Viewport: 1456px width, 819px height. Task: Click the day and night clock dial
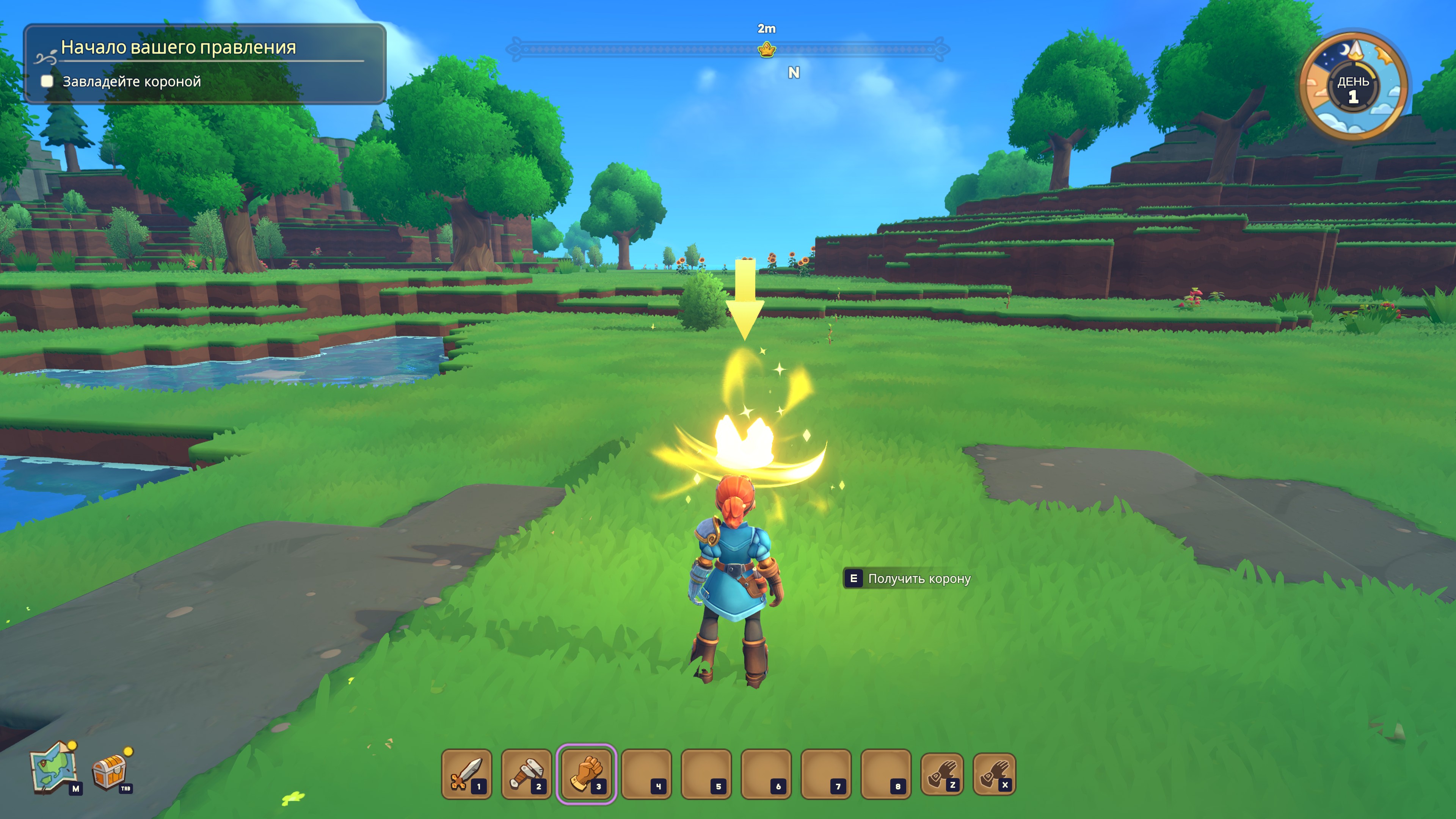(1353, 86)
